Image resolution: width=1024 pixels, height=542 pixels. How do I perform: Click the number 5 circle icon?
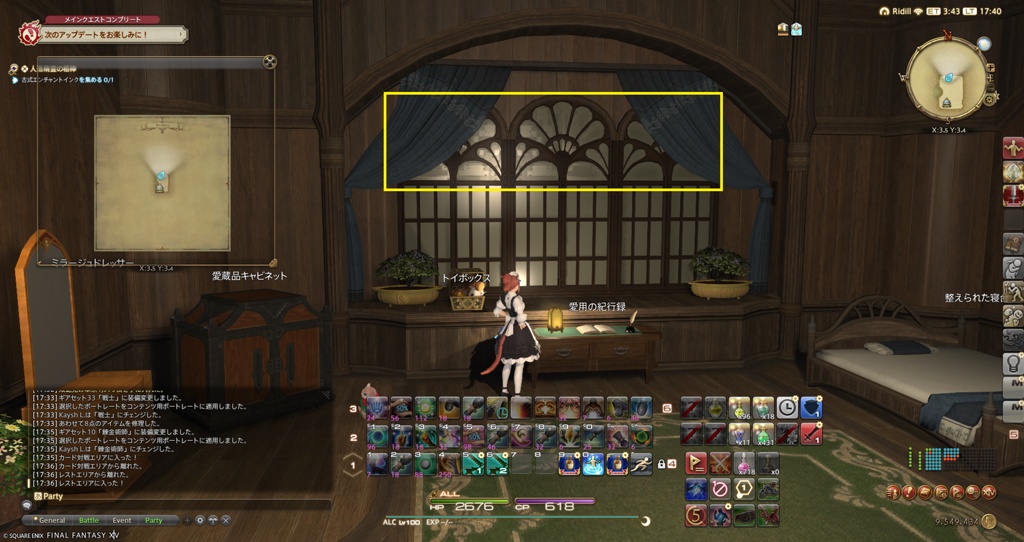tap(695, 515)
